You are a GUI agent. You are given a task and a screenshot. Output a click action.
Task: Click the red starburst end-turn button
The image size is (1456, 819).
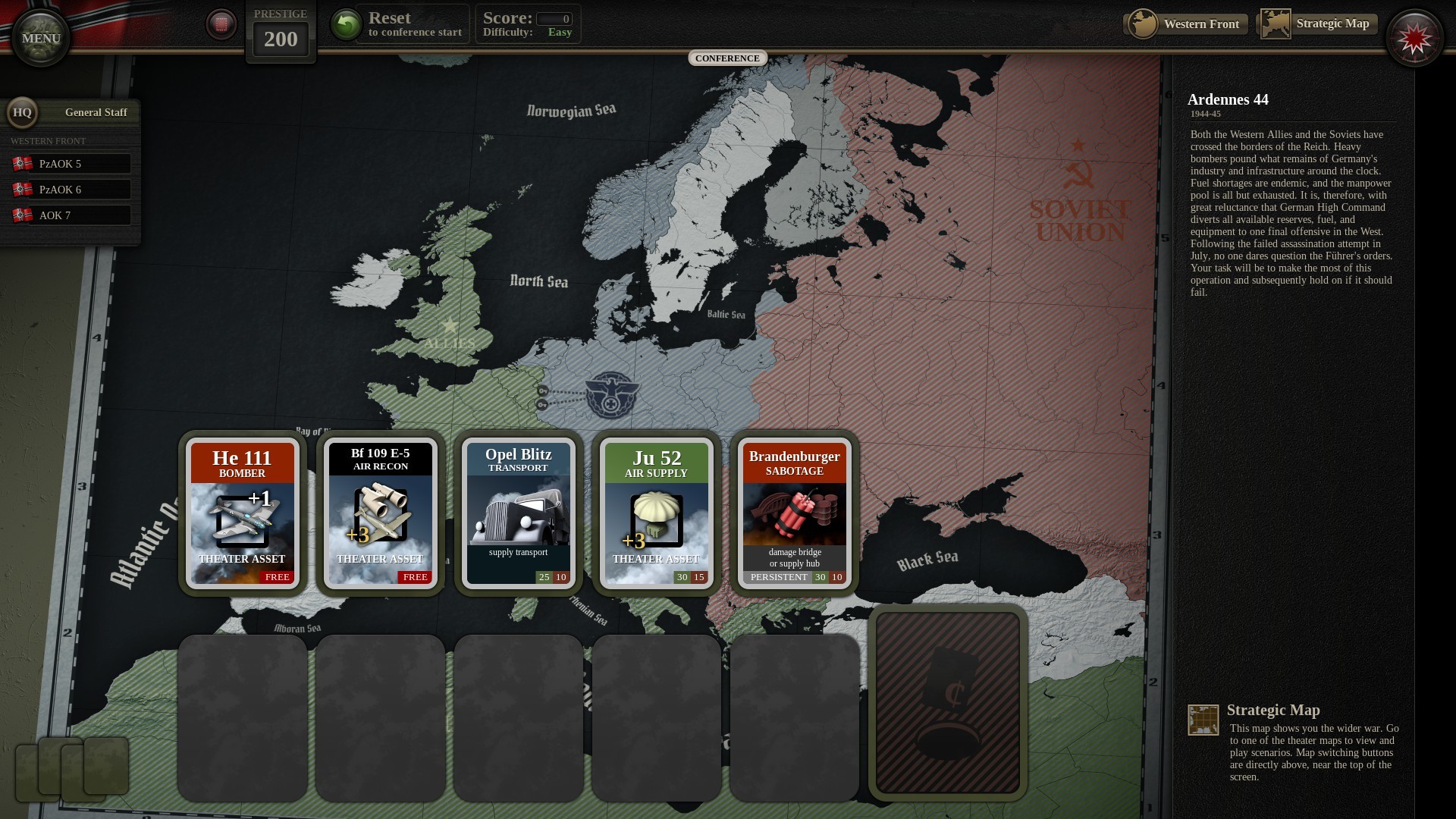(x=1414, y=39)
